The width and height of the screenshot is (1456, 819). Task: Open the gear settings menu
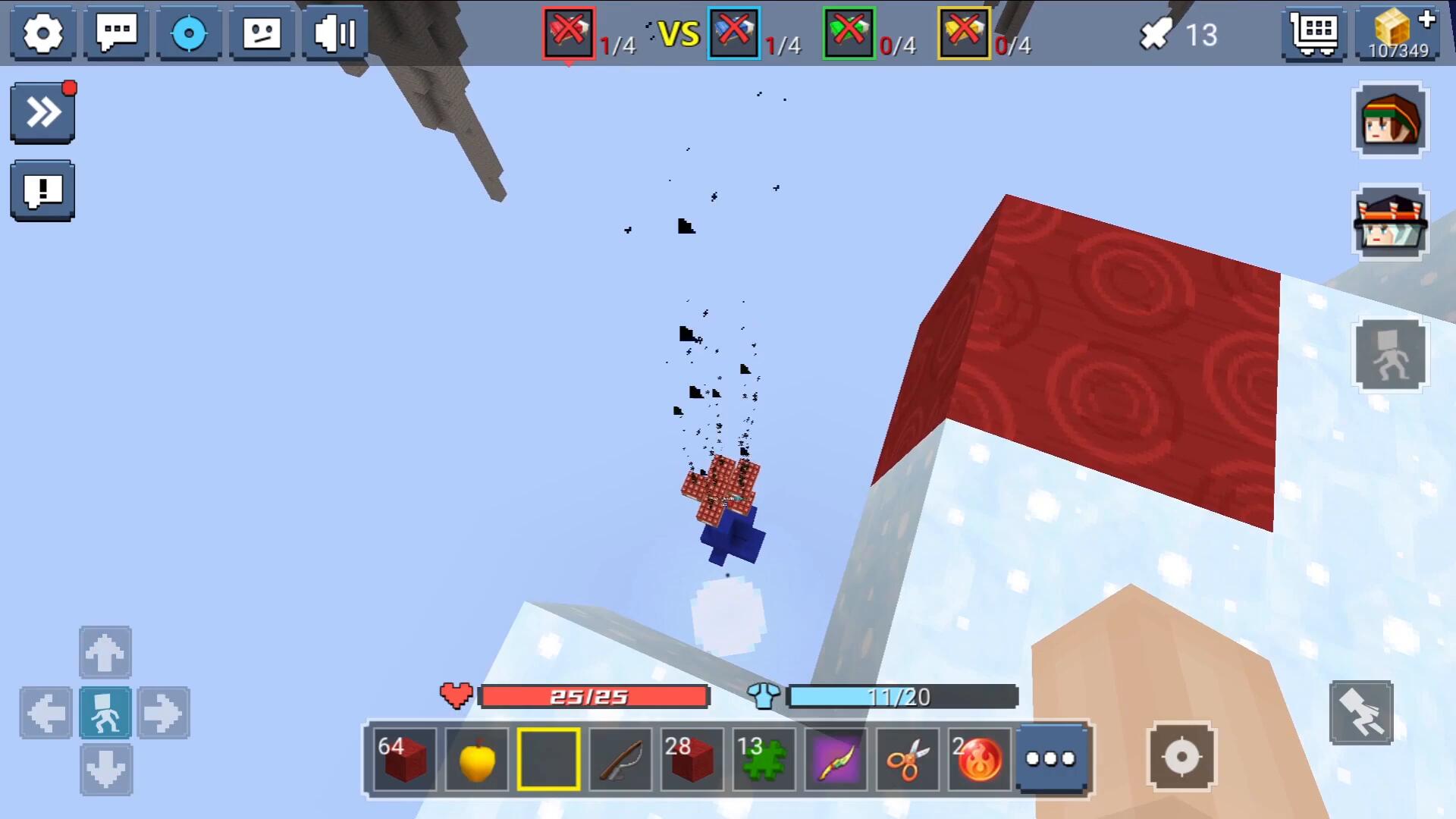[x=42, y=33]
